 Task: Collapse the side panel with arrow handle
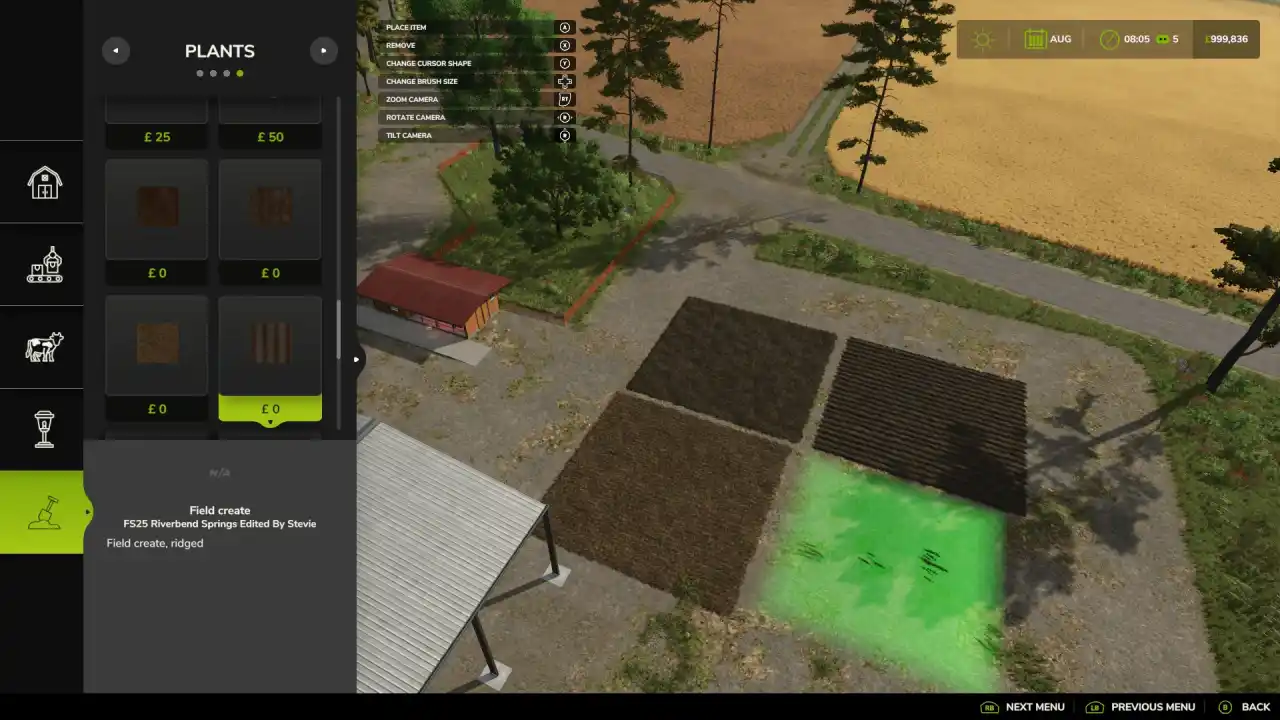coord(357,360)
